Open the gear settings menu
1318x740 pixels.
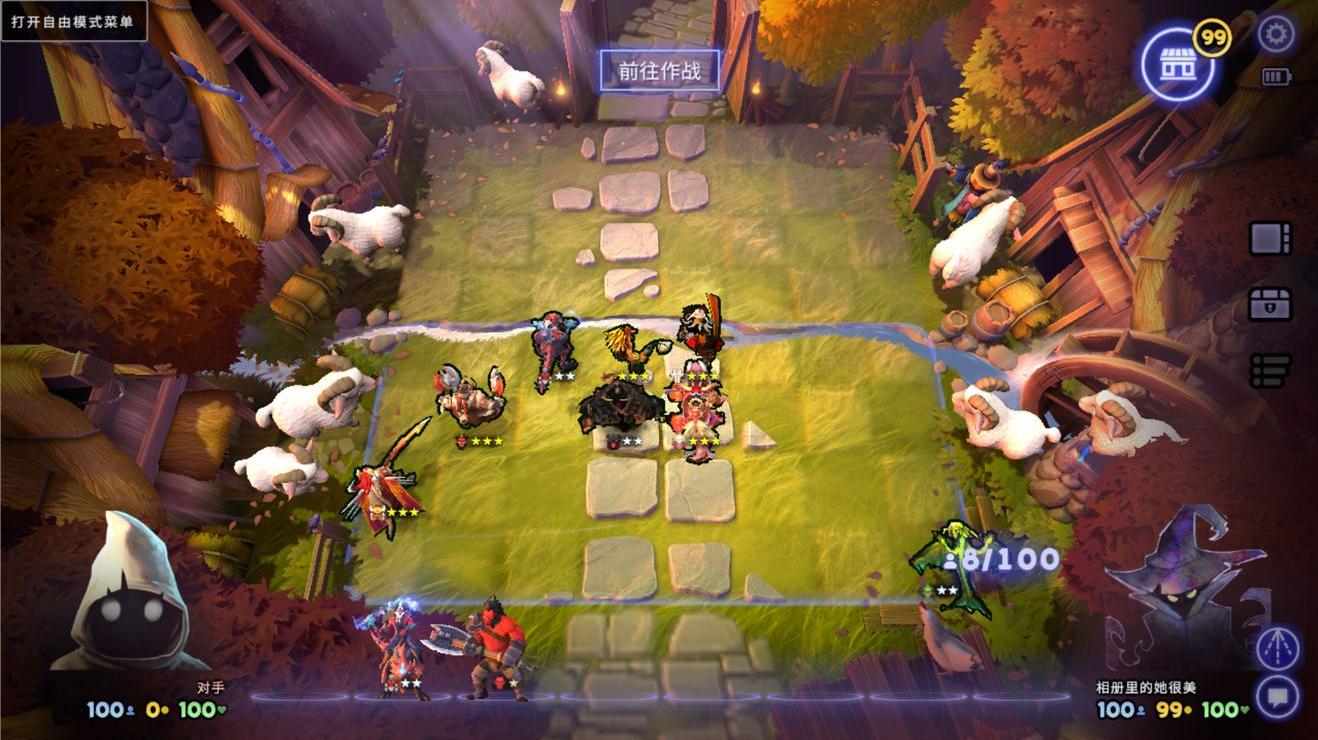(x=1275, y=35)
